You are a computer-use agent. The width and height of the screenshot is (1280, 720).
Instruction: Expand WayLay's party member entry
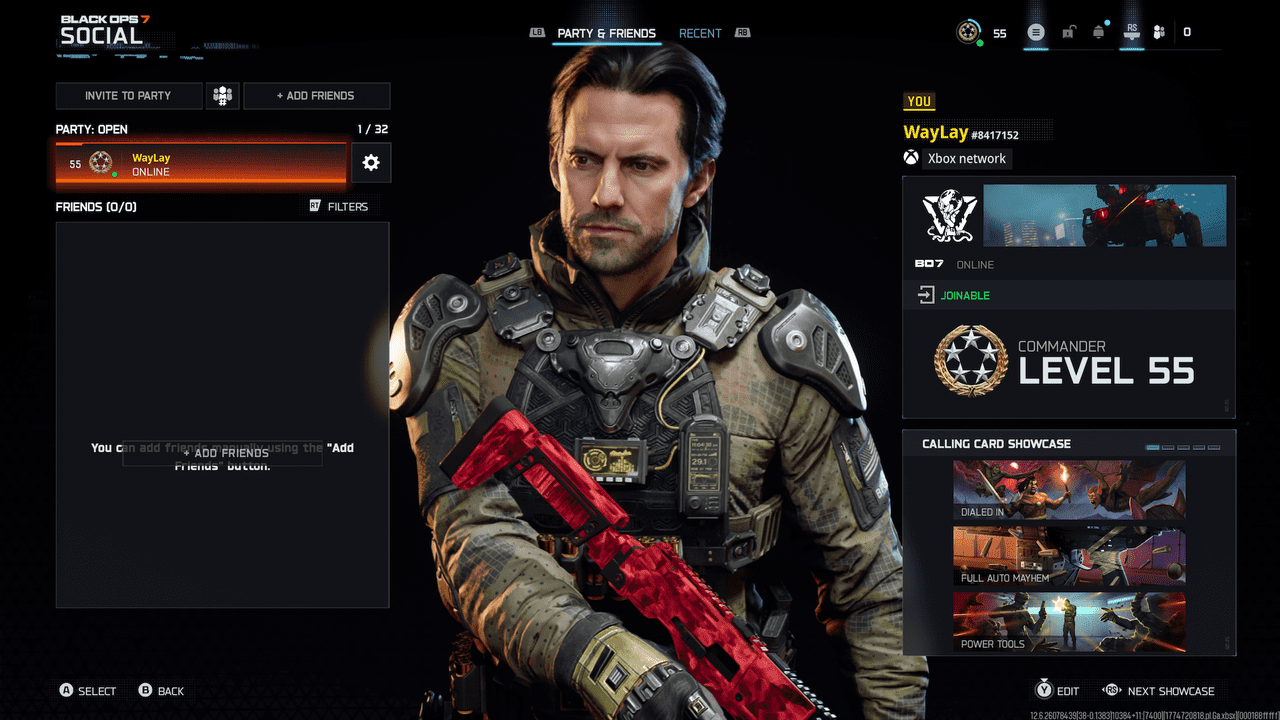point(200,162)
